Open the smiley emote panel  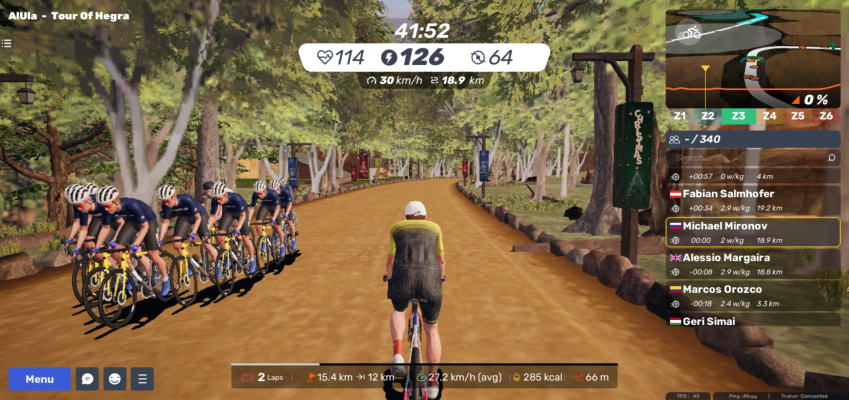coord(115,379)
